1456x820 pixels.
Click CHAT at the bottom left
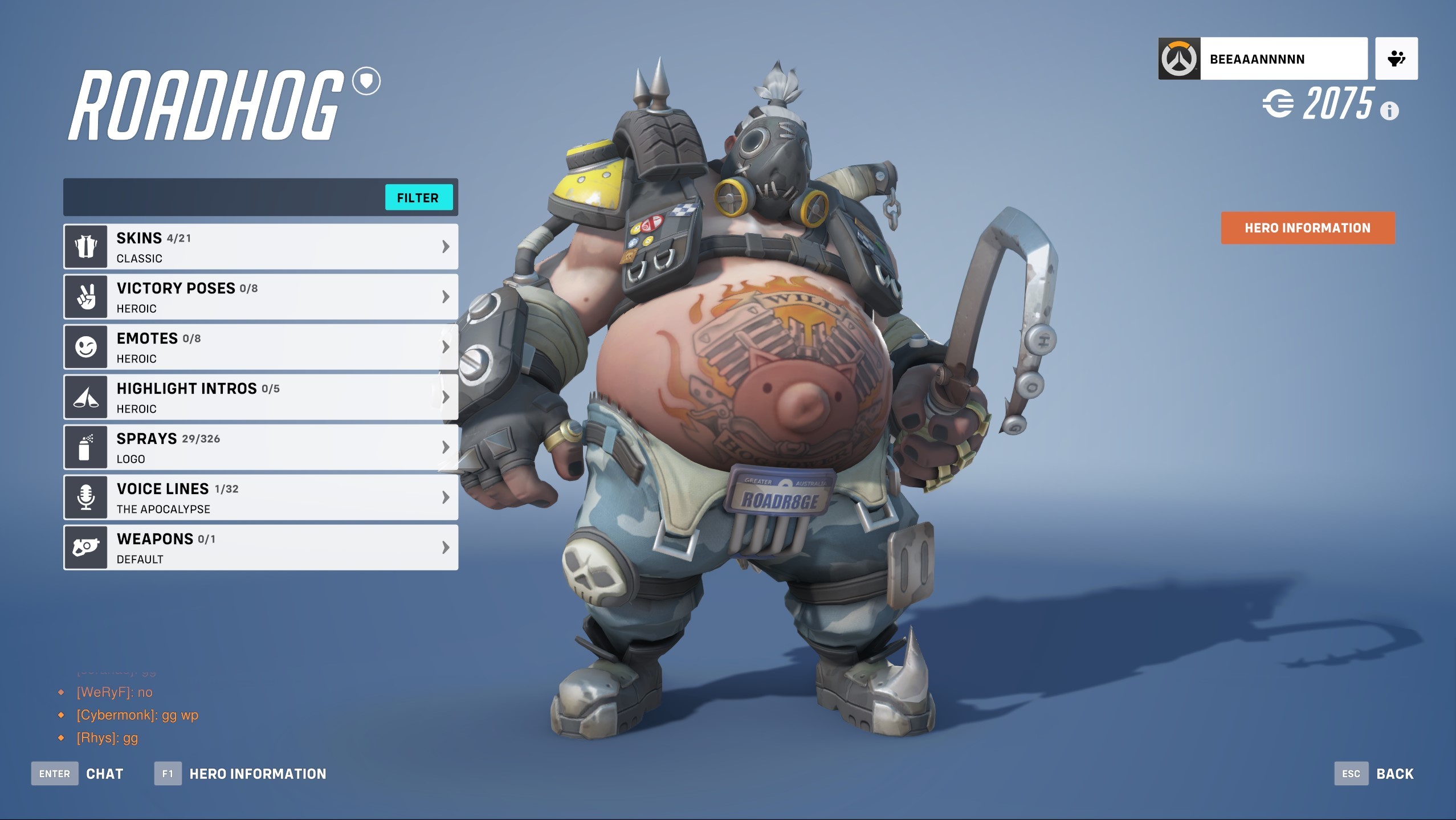click(x=104, y=773)
